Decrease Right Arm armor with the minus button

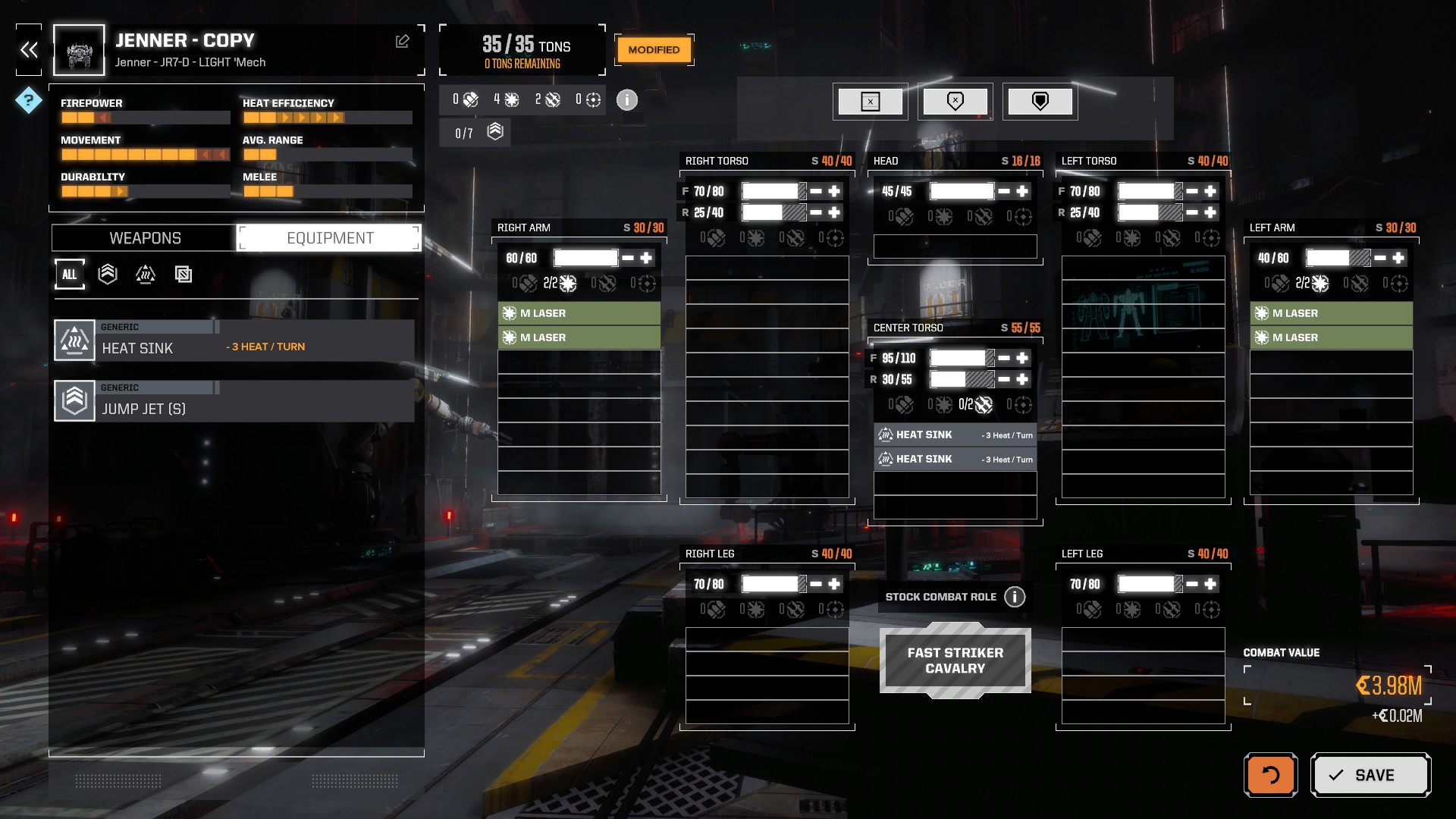tap(628, 258)
